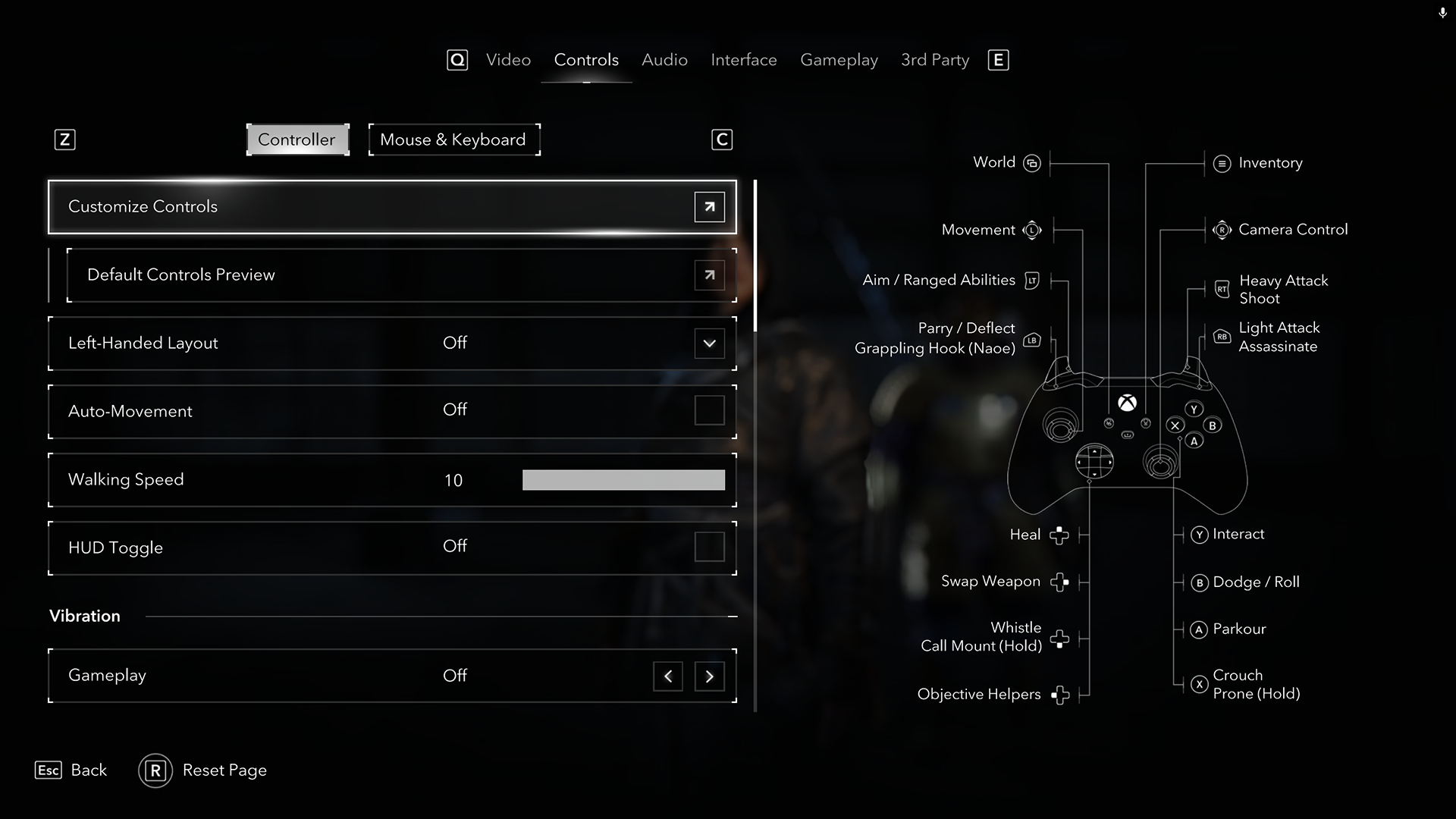1456x819 pixels.
Task: Select the Gameplay settings tab
Action: click(x=839, y=60)
